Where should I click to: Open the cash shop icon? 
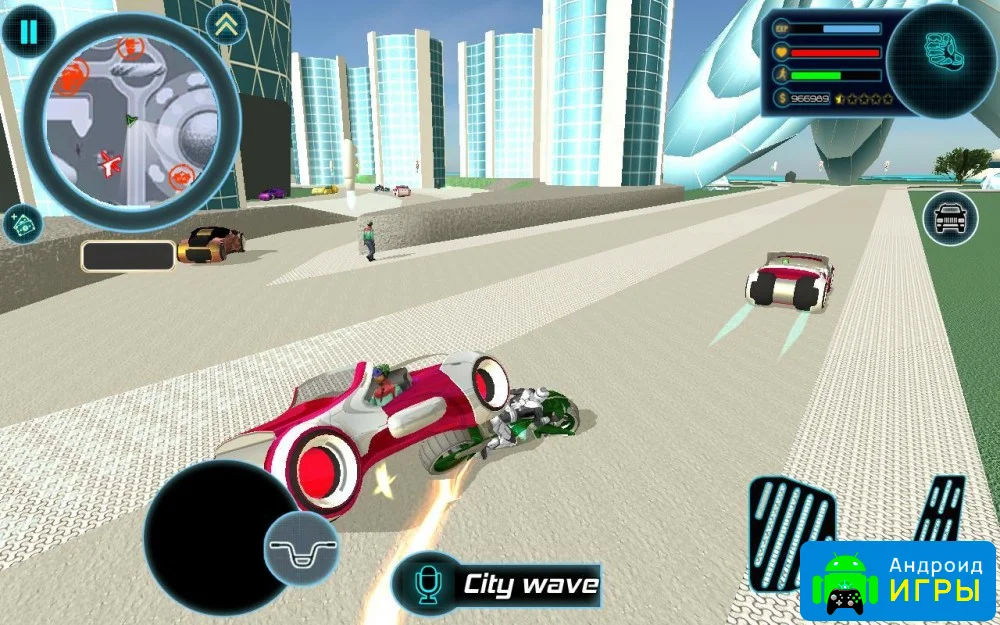tap(21, 223)
